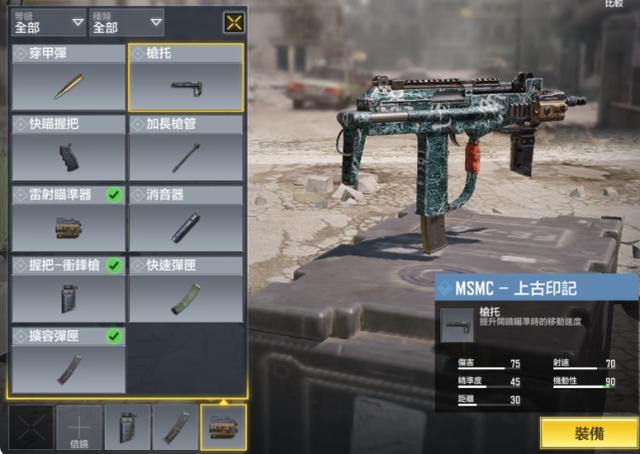Open the 種類 filter dropdown
Viewport: 640px width, 454px height.
pos(127,22)
